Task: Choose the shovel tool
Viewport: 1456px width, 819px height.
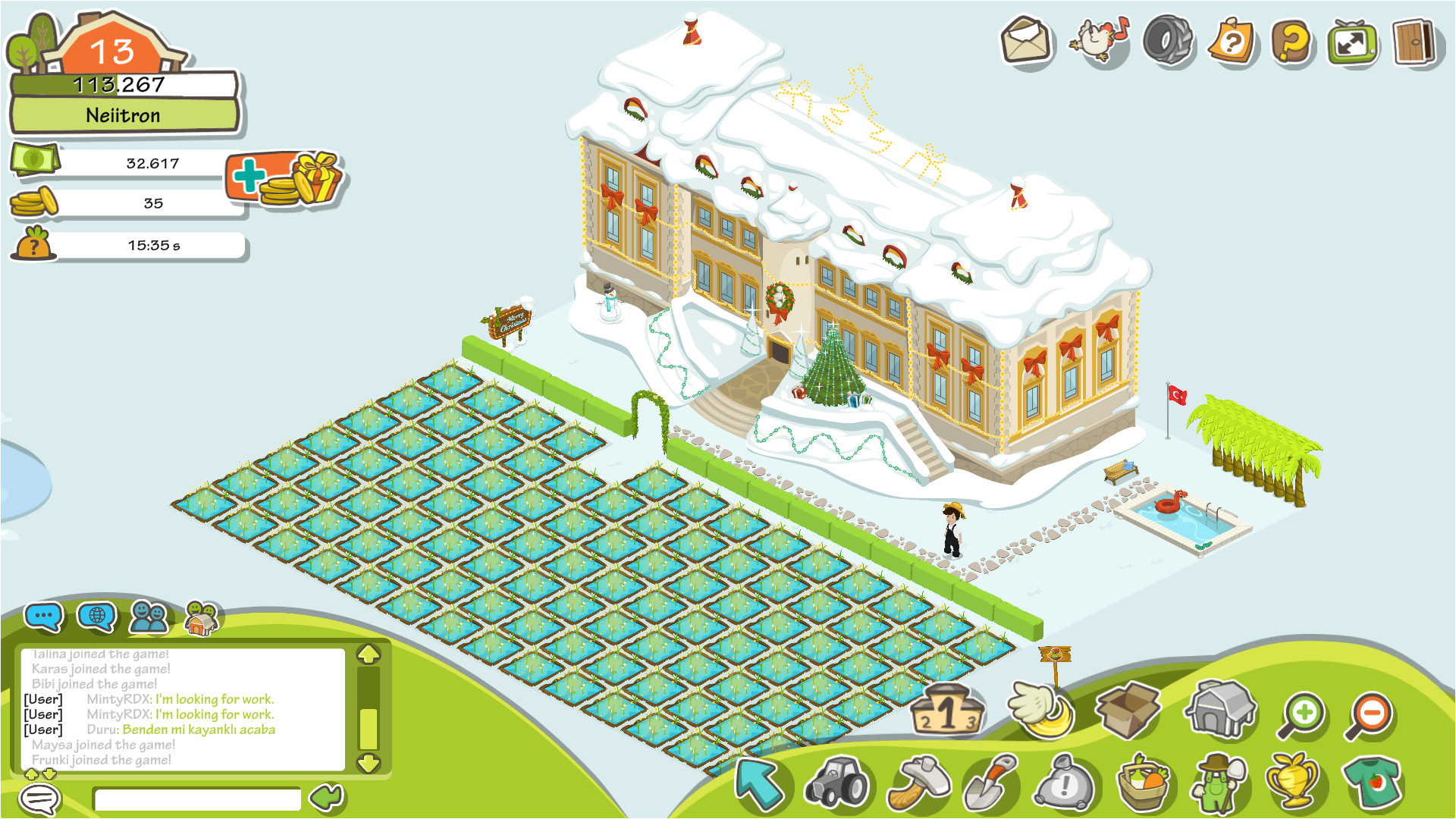Action: pos(990,783)
